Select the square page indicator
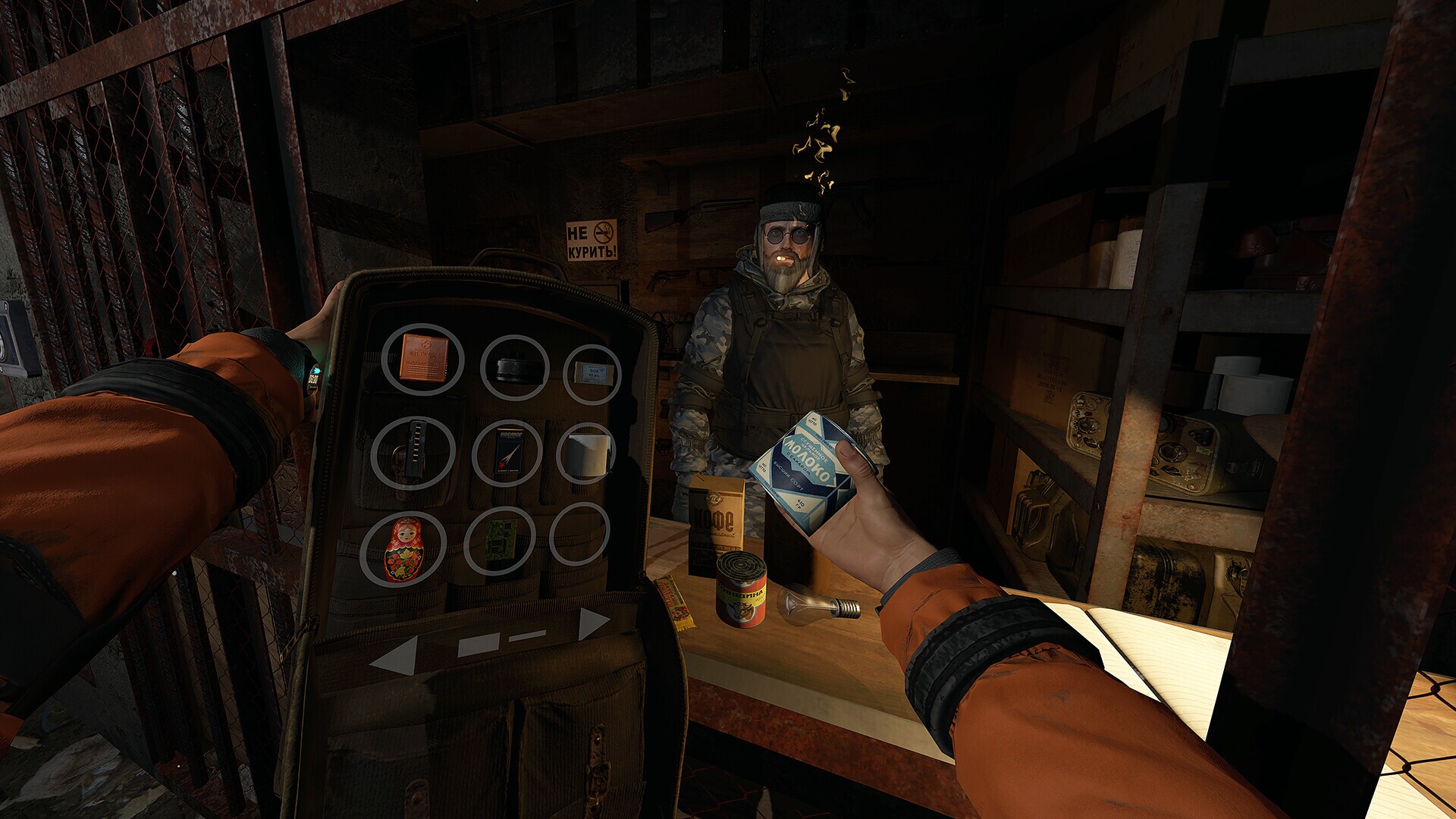This screenshot has width=1456, height=819. pyautogui.click(x=479, y=645)
